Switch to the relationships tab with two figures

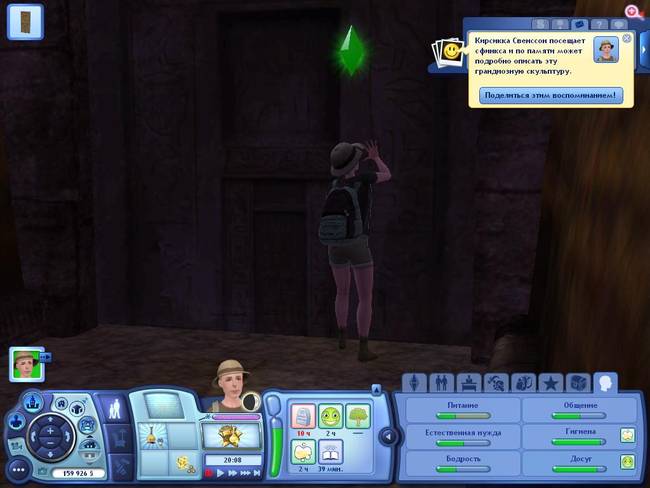[x=440, y=383]
